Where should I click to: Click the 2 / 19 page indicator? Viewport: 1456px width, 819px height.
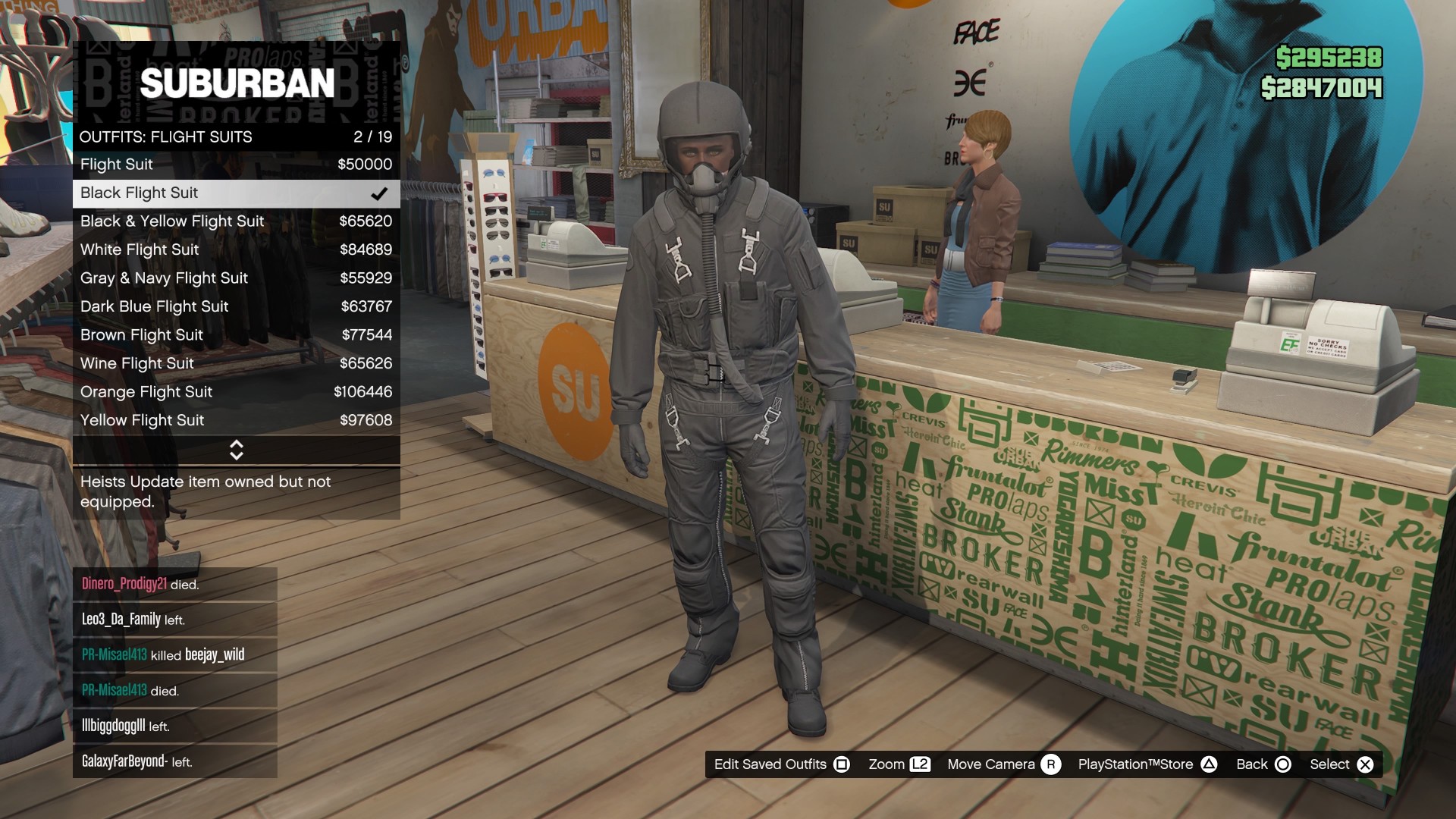373,137
